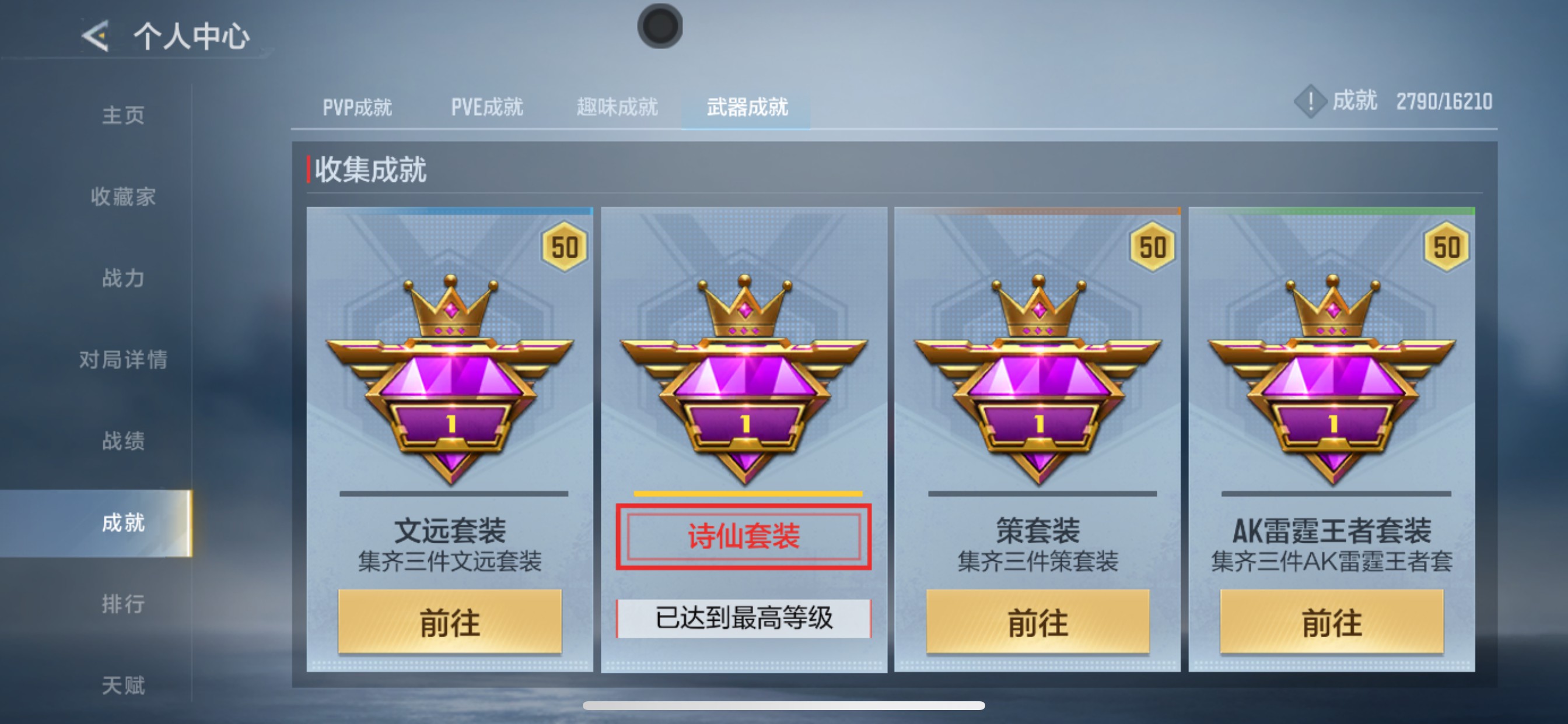
Task: Click 前往 on the 文远套装 card
Action: coord(450,622)
